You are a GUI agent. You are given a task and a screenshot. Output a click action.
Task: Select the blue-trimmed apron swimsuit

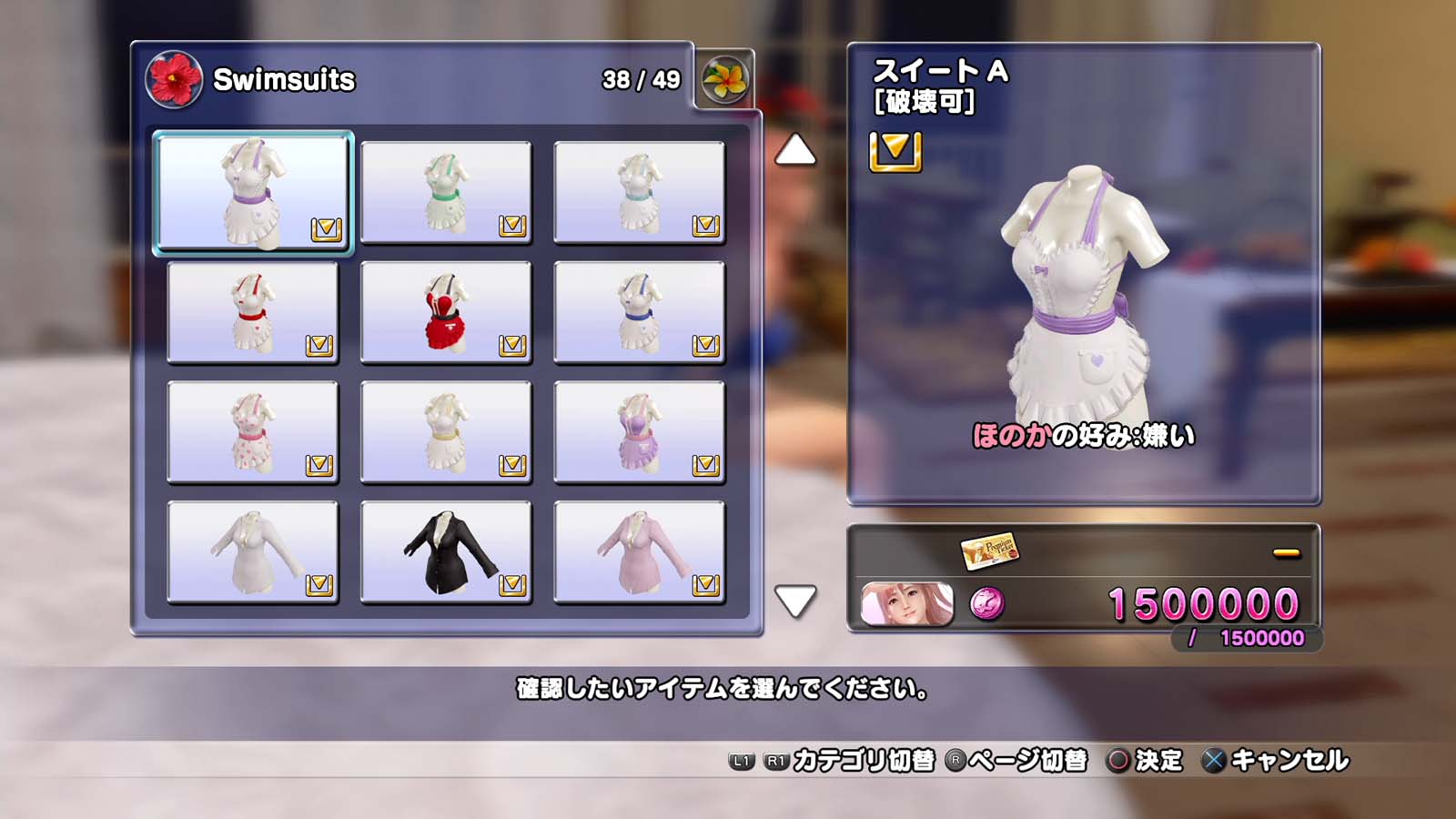tap(639, 312)
